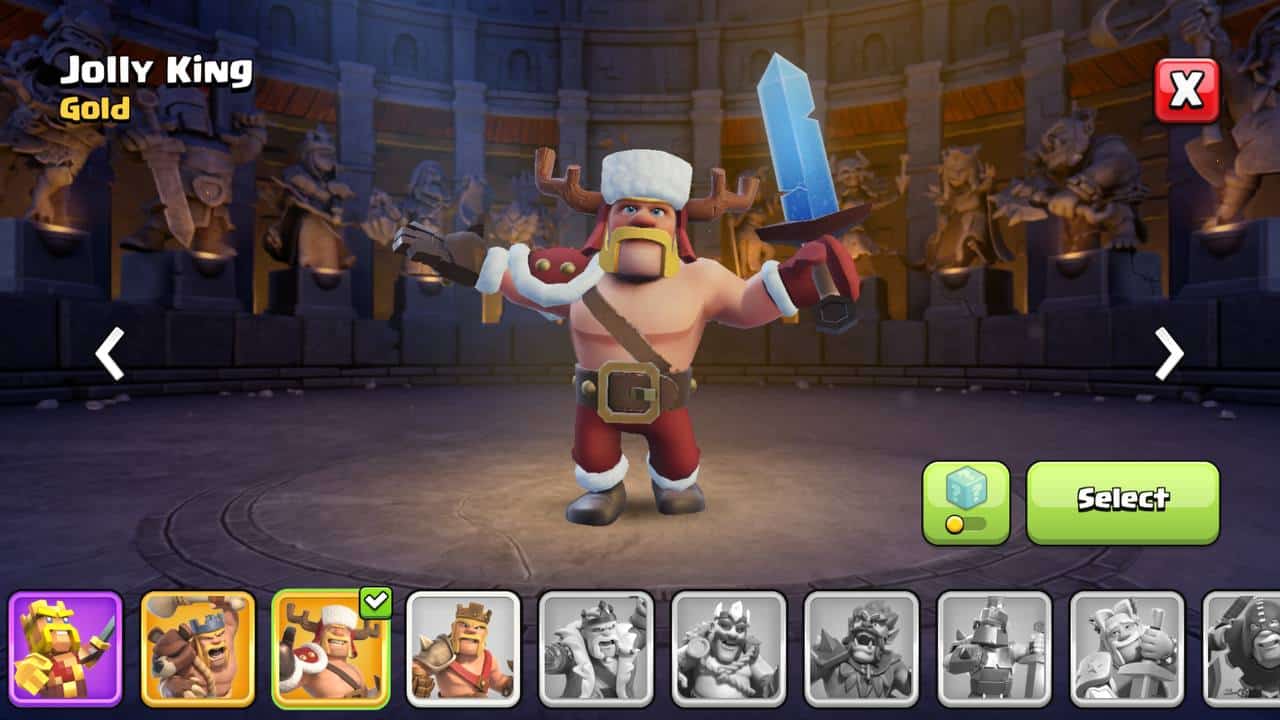Choose the golden pixel king skin thumbnail

click(x=66, y=649)
